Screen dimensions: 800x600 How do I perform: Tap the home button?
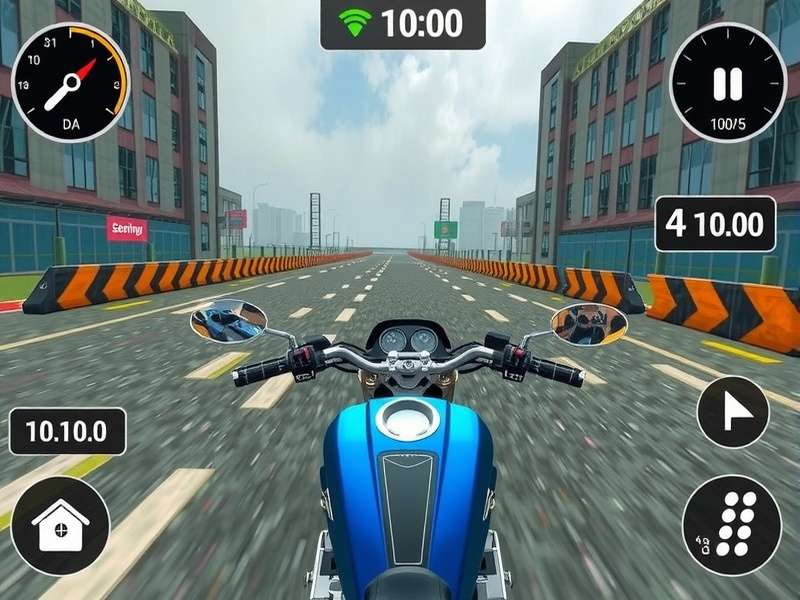coord(60,525)
